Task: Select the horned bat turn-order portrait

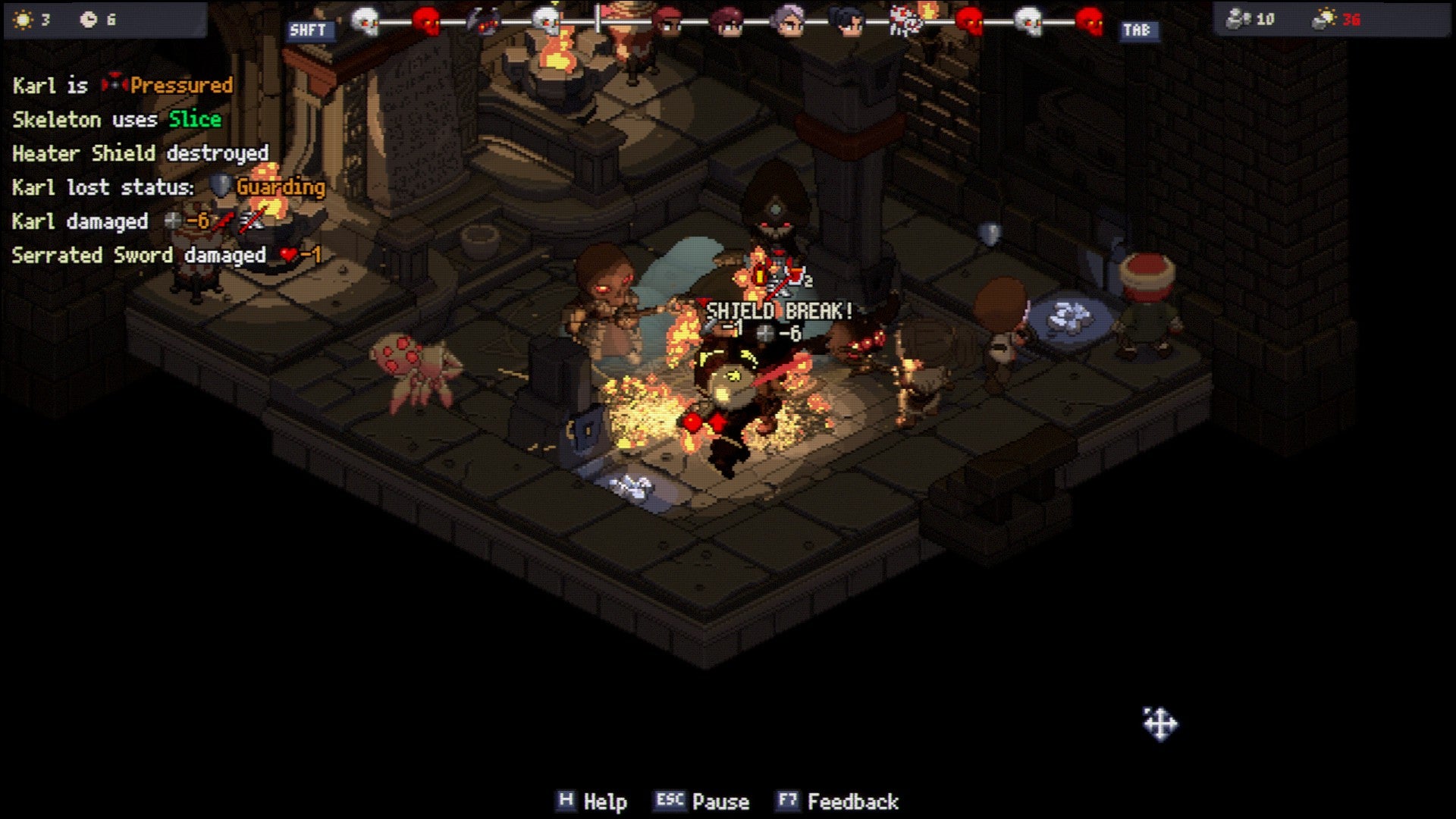Action: coord(485,21)
